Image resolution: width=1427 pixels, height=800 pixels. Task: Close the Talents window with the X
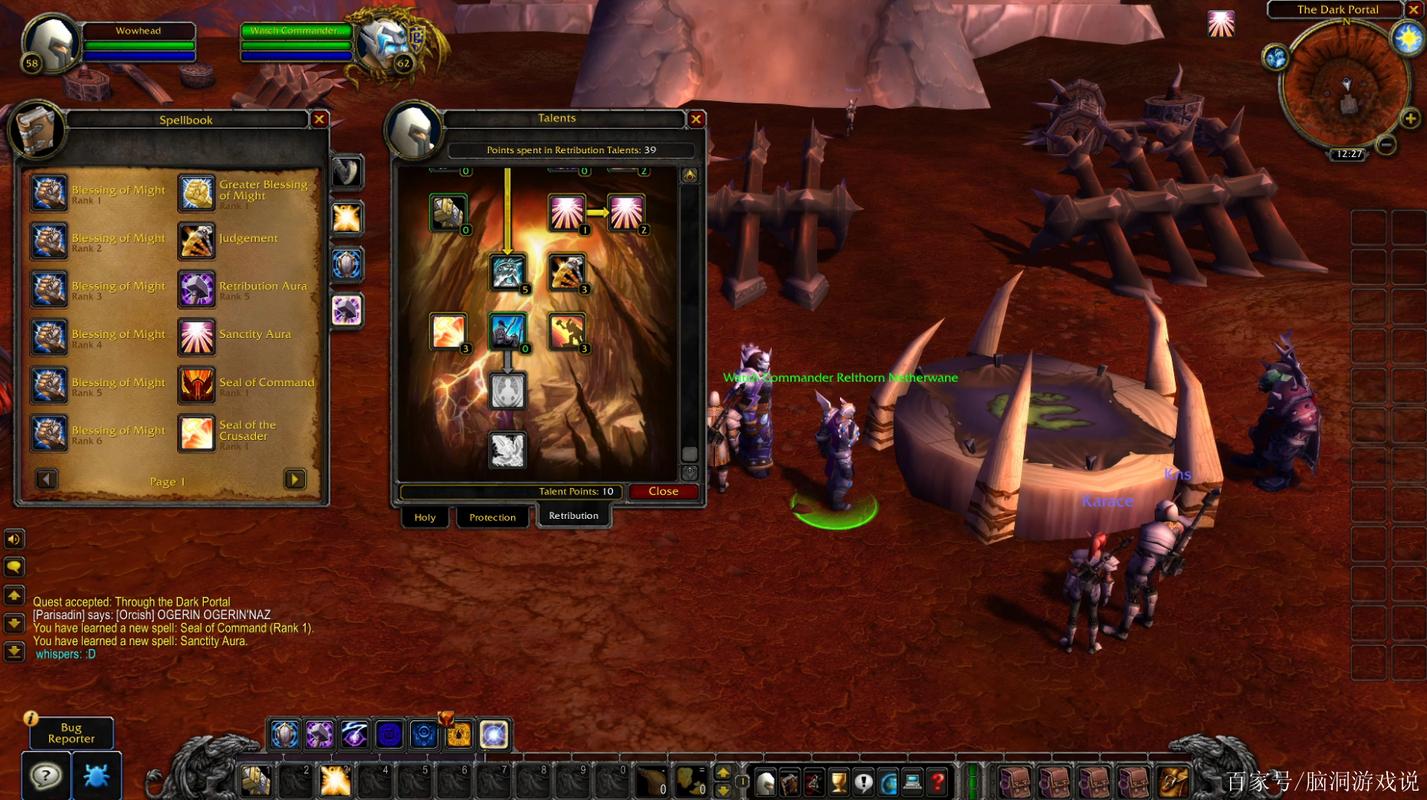(696, 119)
